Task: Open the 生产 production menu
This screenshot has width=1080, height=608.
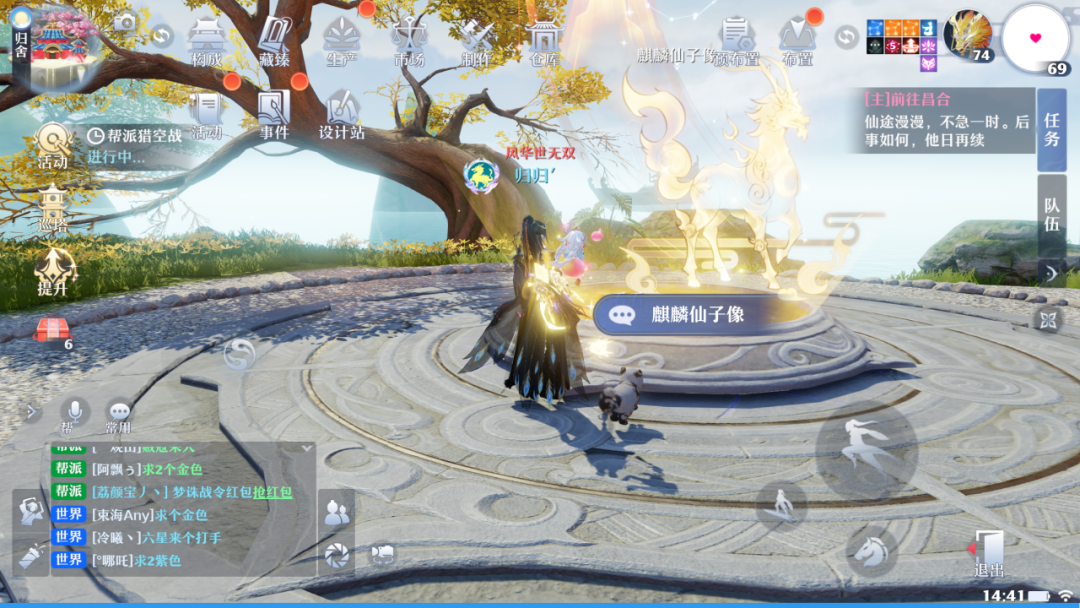Action: [x=342, y=42]
